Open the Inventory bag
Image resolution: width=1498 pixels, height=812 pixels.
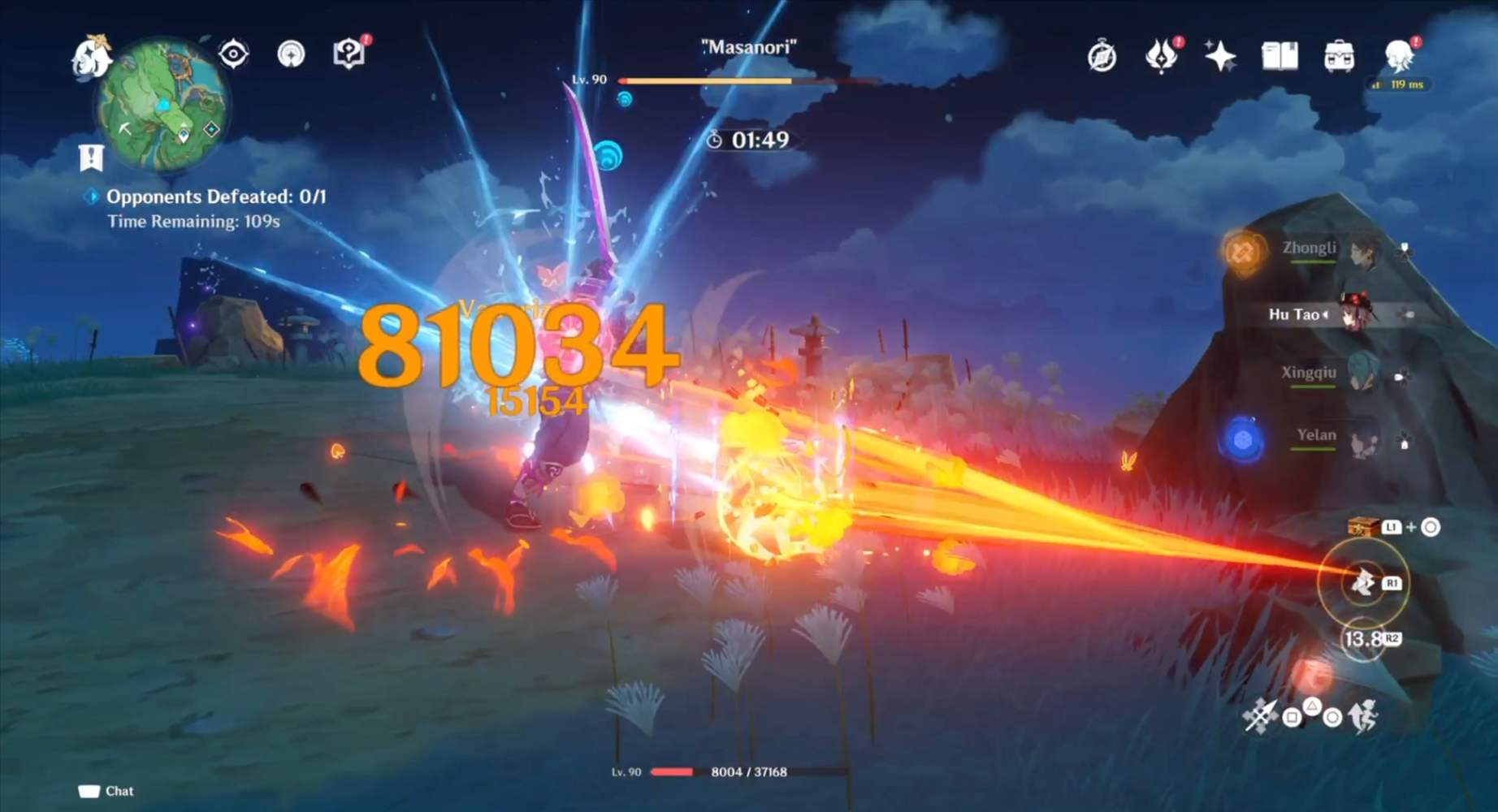coord(1340,55)
